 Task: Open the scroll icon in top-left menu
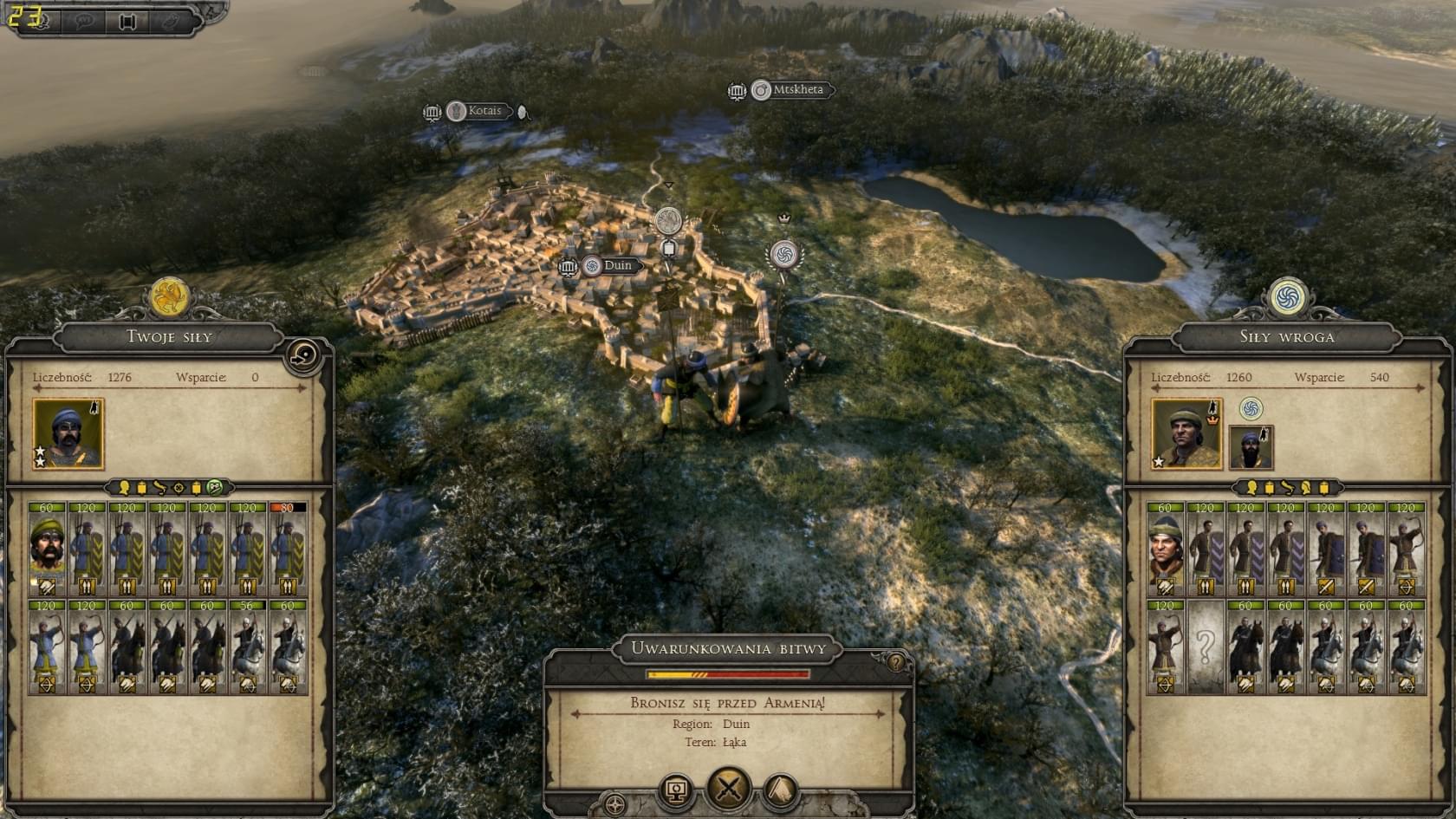point(127,22)
